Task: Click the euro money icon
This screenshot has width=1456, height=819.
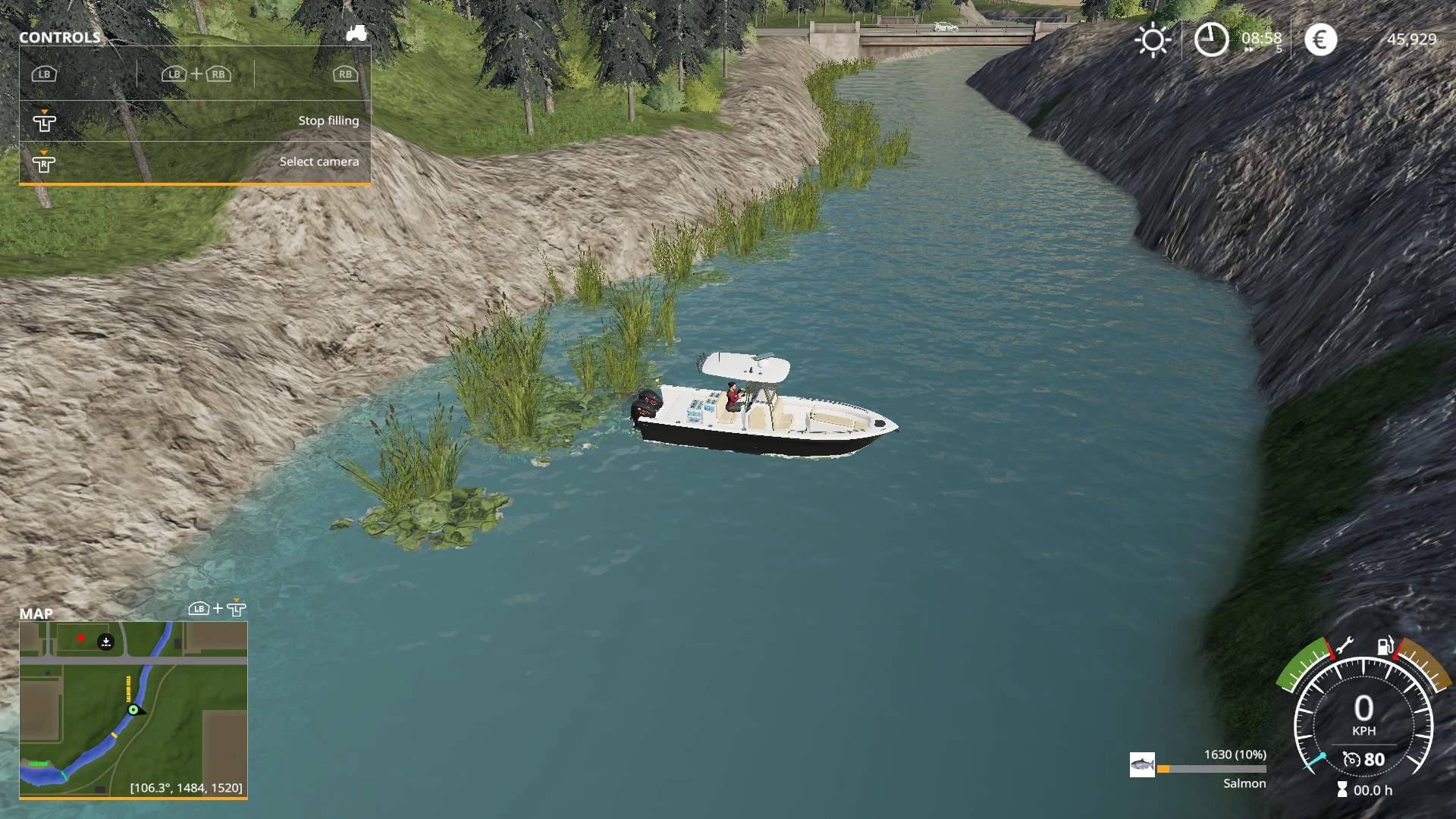Action: [x=1320, y=39]
